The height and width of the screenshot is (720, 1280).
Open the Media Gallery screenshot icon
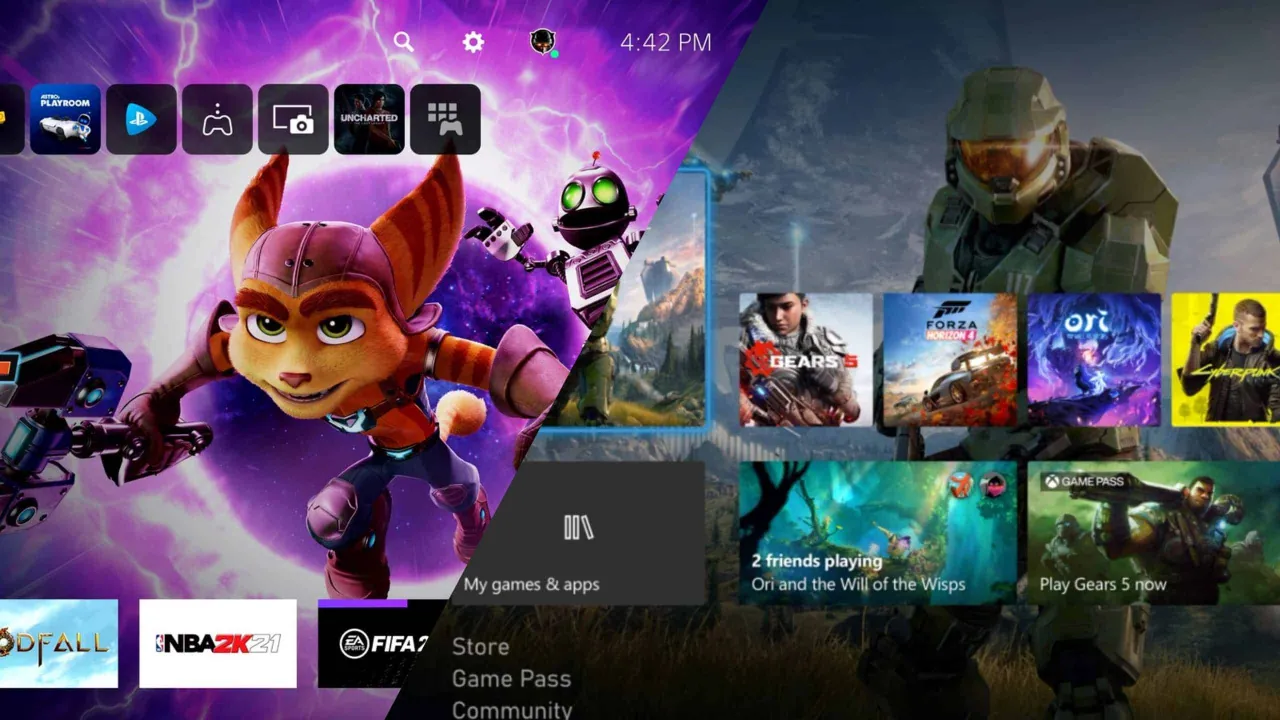coord(294,119)
